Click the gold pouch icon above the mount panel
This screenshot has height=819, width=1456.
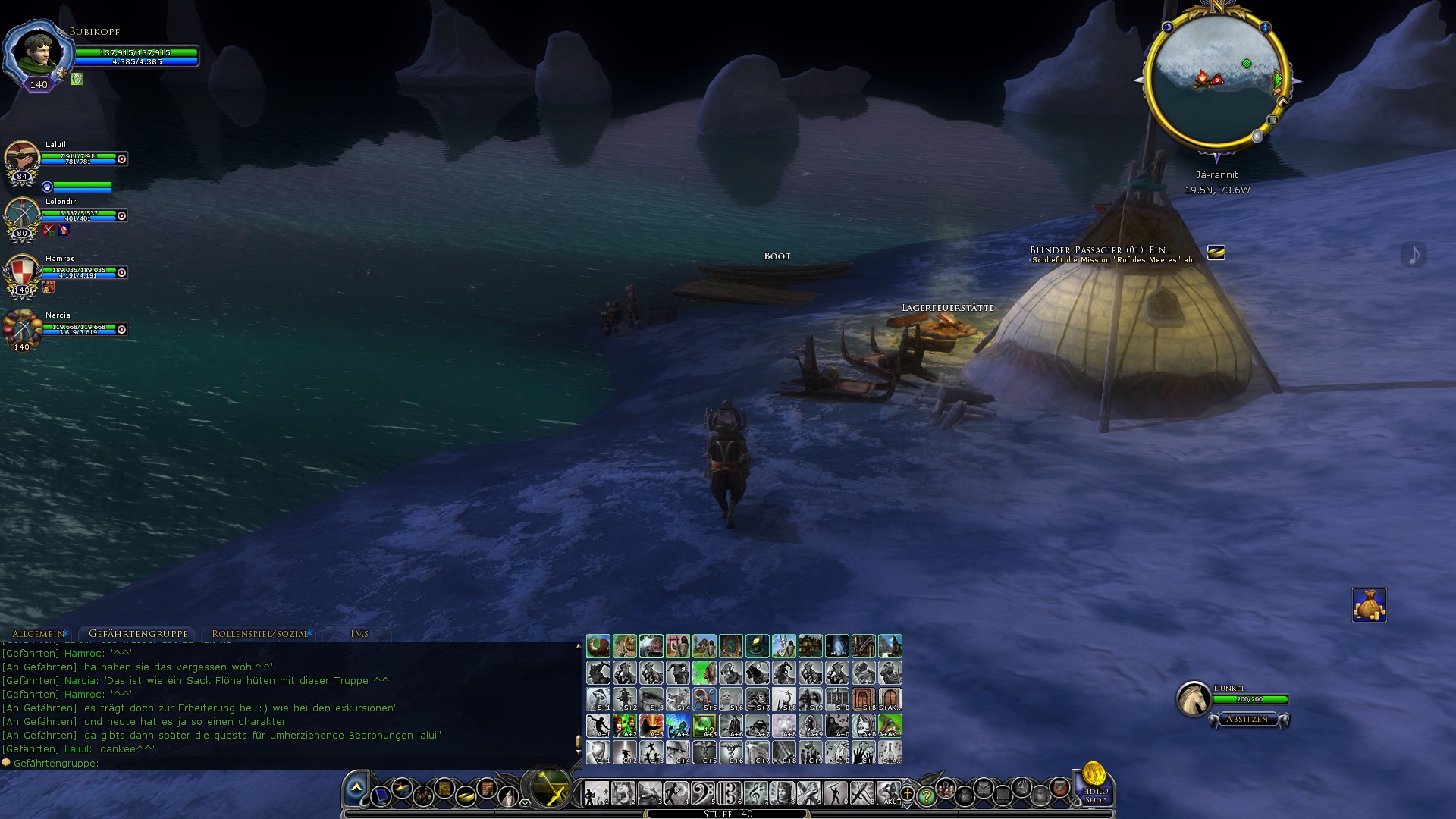(x=1371, y=607)
